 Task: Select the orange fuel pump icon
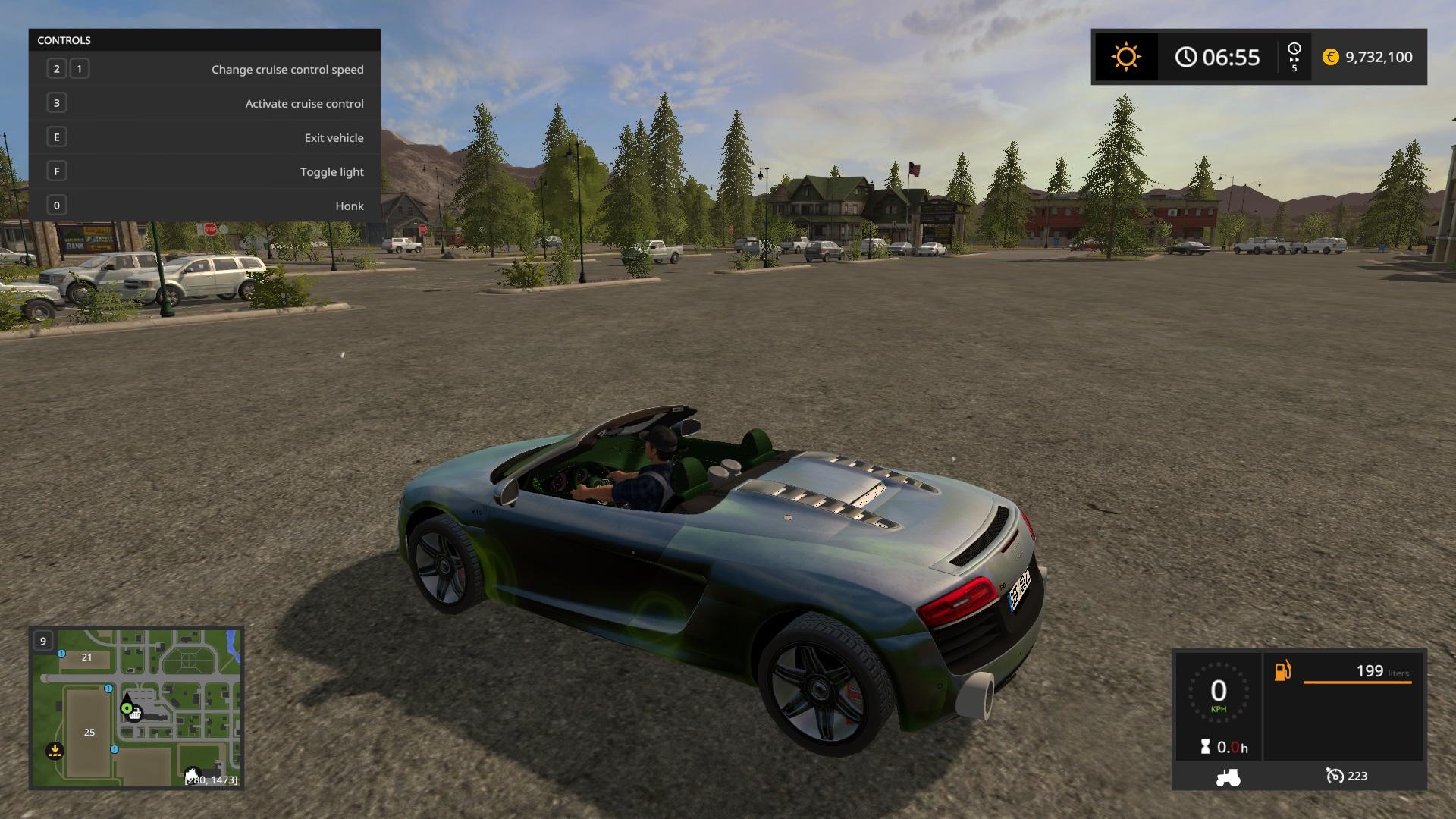point(1282,671)
